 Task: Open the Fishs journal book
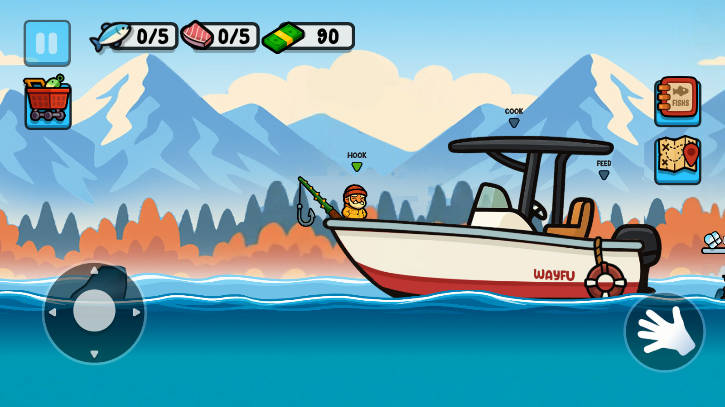tap(677, 101)
